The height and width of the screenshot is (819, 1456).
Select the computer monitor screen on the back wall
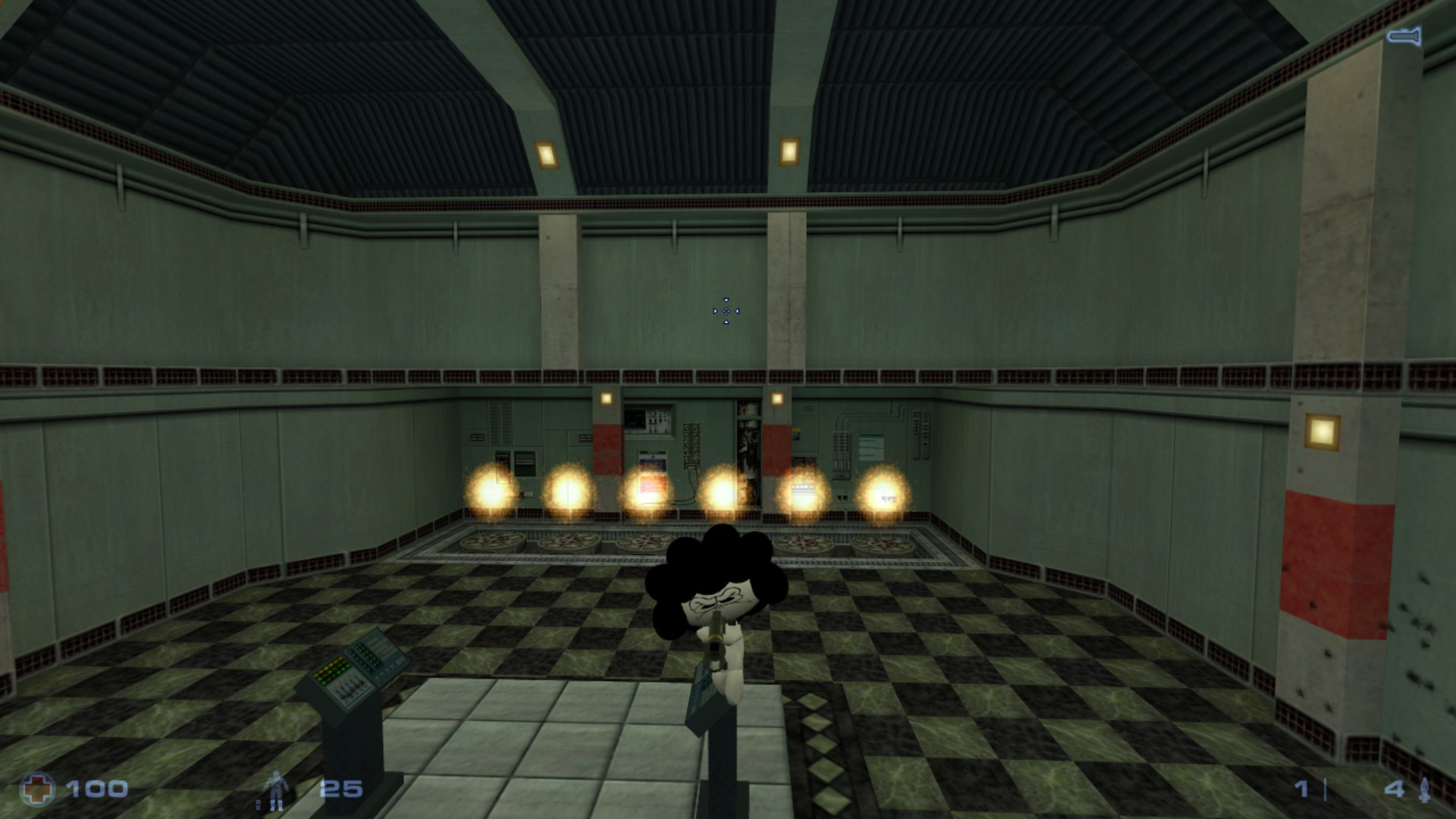click(x=635, y=419)
